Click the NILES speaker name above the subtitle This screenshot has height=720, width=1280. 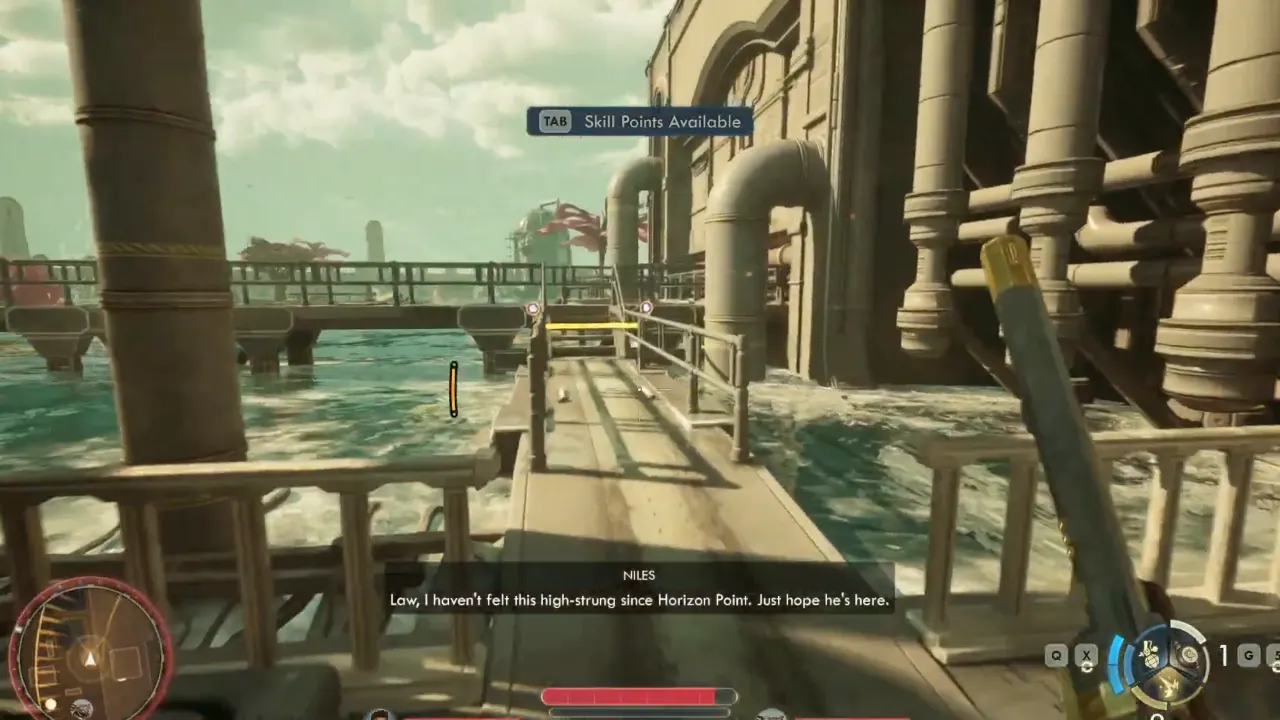[x=639, y=575]
